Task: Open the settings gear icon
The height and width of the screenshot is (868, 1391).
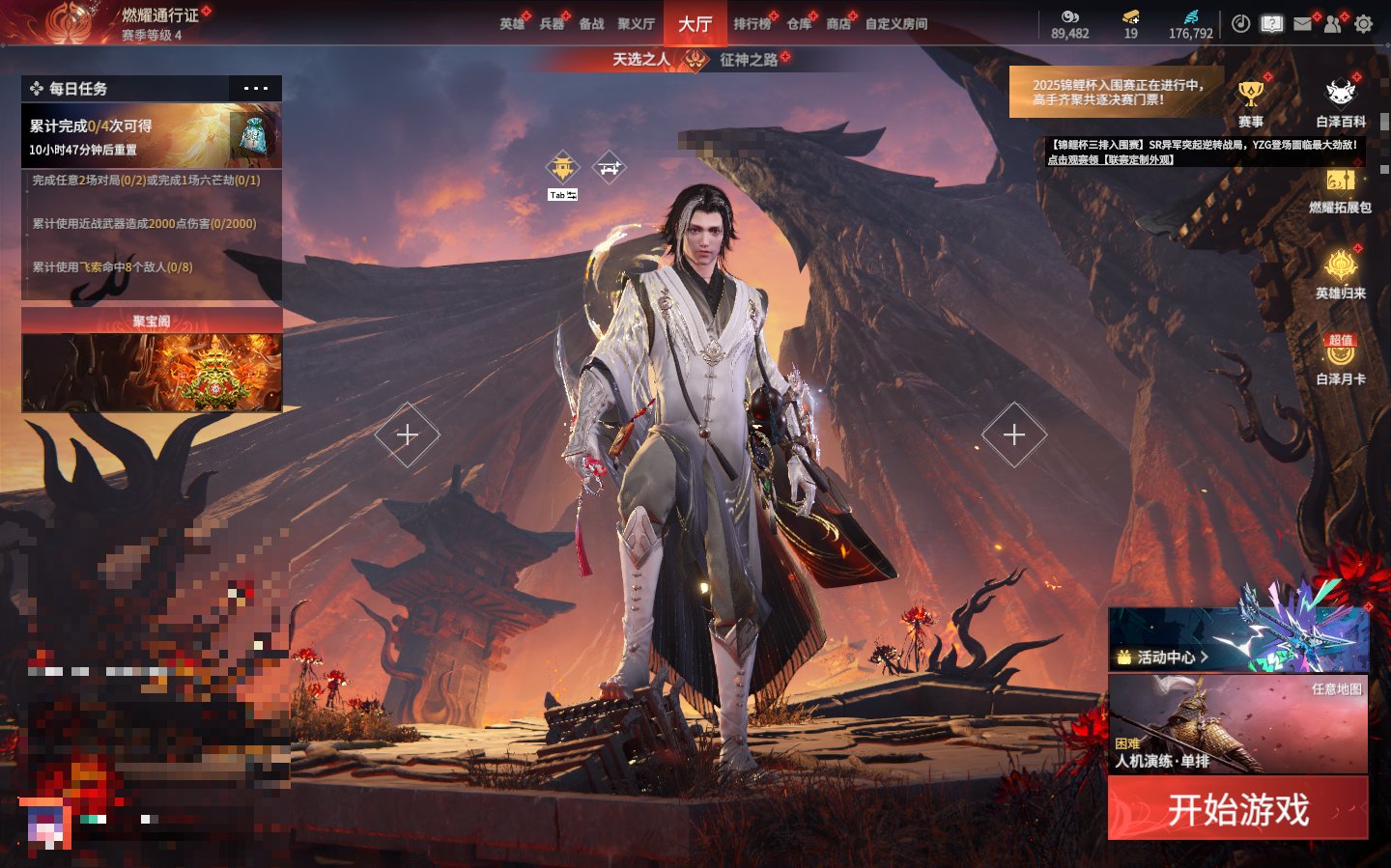Action: tap(1363, 24)
